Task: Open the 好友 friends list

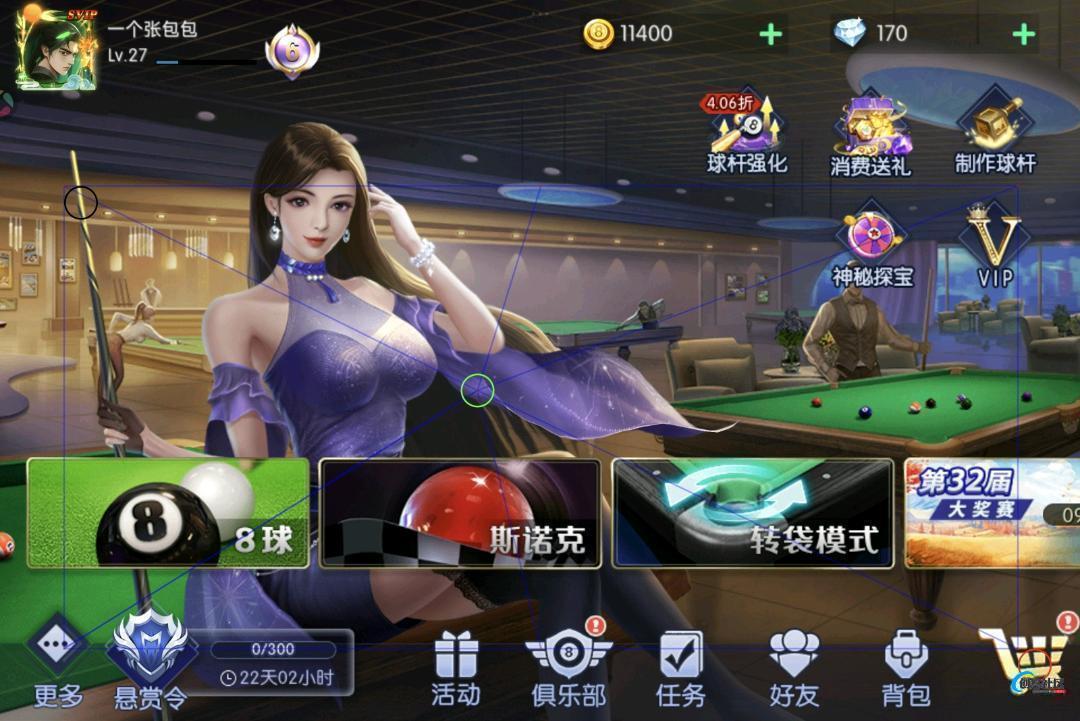Action: tap(794, 670)
